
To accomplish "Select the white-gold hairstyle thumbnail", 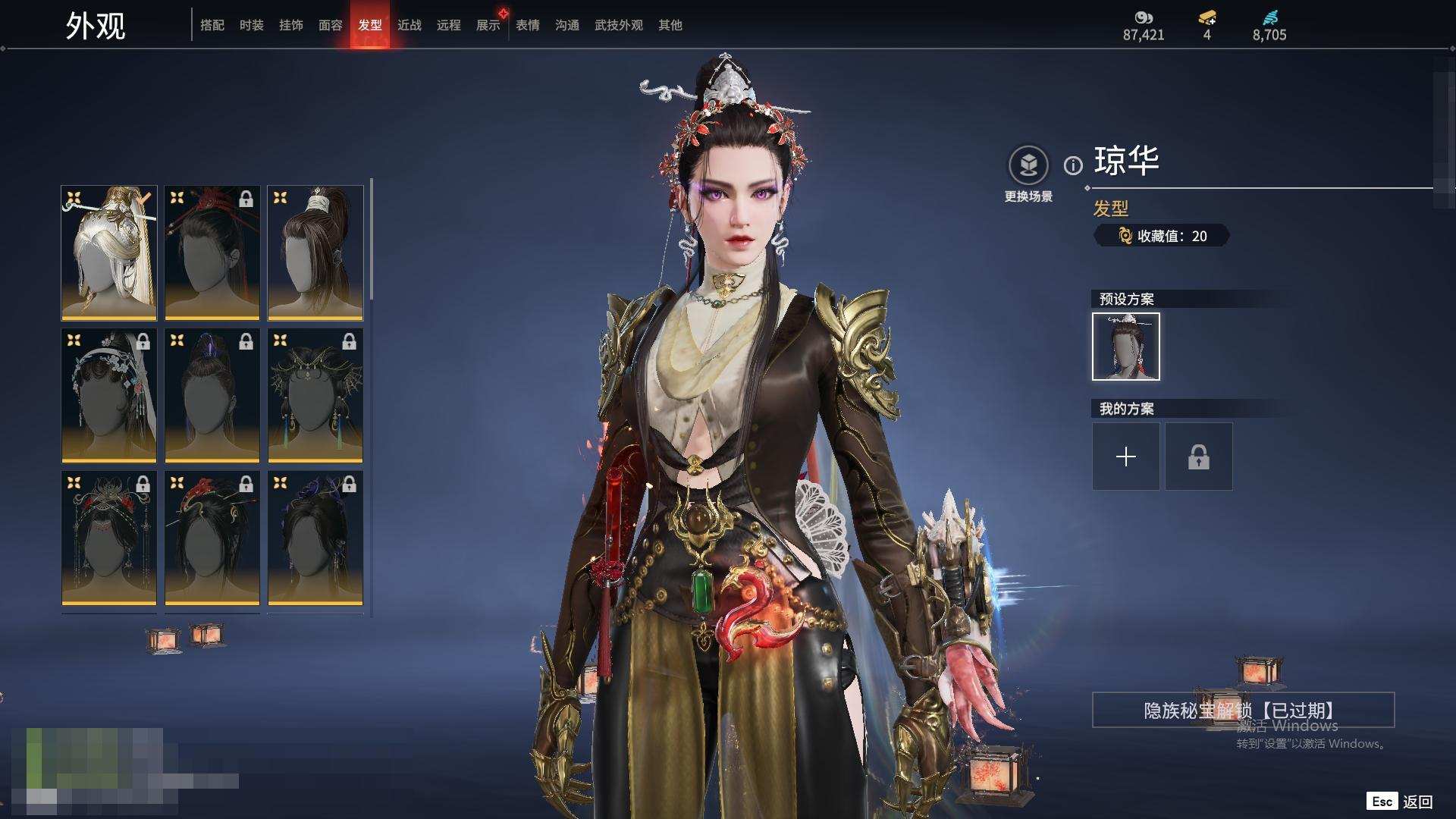I will pyautogui.click(x=109, y=253).
